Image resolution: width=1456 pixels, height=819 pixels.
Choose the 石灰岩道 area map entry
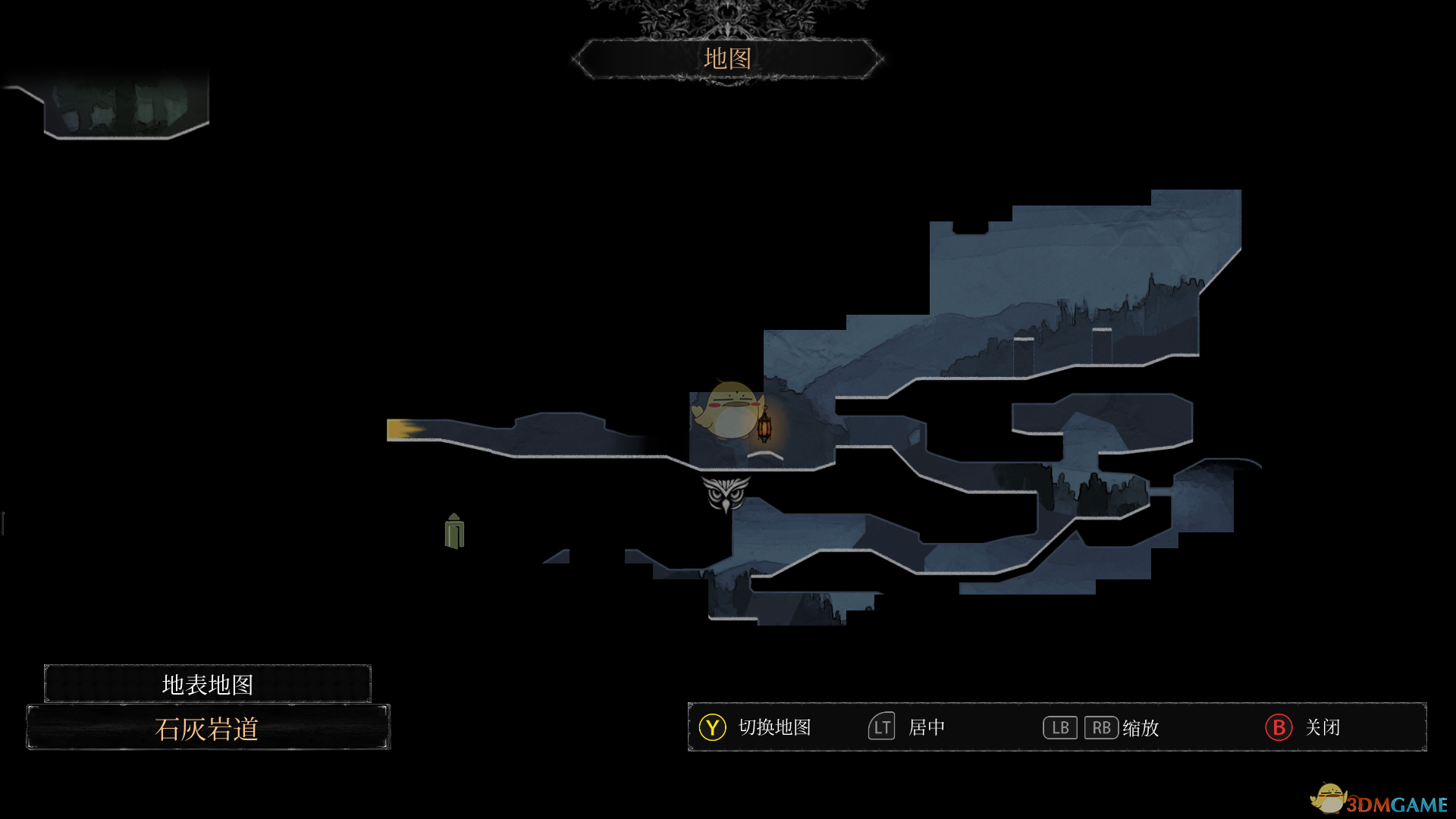[207, 728]
